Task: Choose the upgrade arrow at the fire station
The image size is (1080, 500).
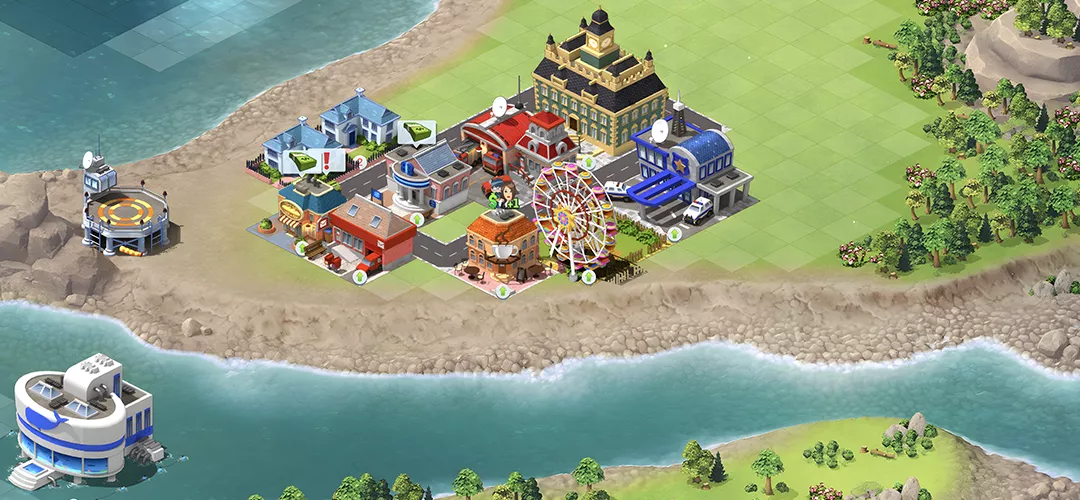Action: click(588, 162)
